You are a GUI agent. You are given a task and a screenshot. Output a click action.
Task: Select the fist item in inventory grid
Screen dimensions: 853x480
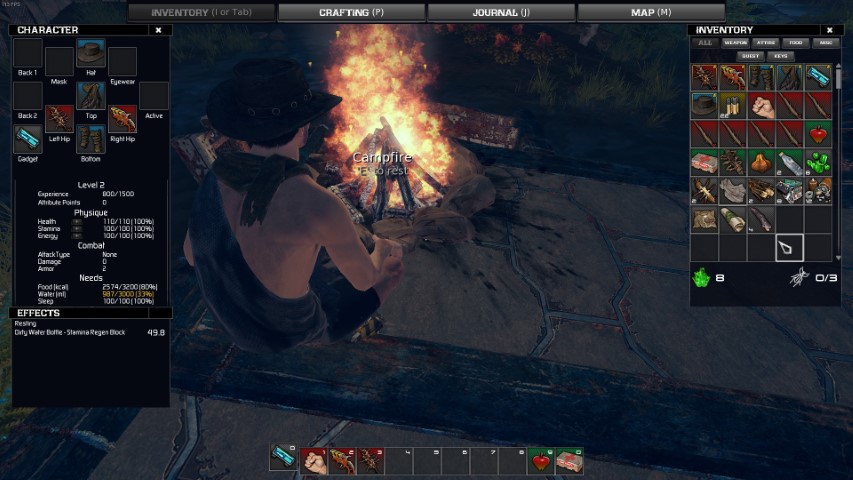pyautogui.click(x=761, y=105)
